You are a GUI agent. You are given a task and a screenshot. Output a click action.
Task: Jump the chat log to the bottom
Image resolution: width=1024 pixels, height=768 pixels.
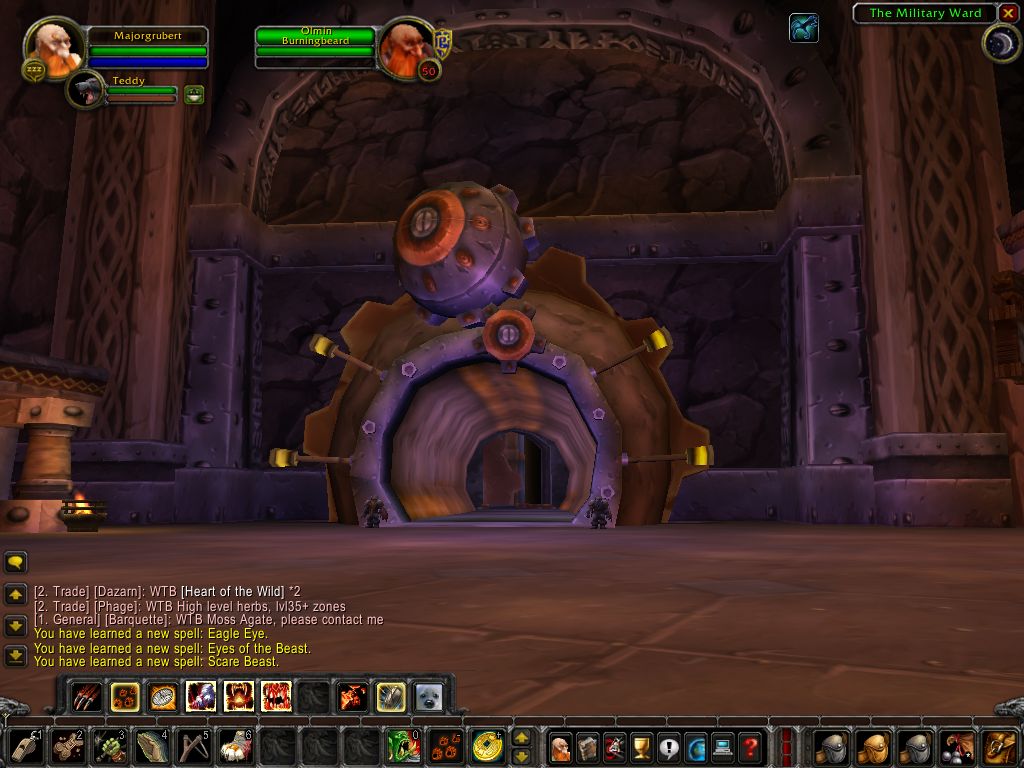tap(16, 656)
